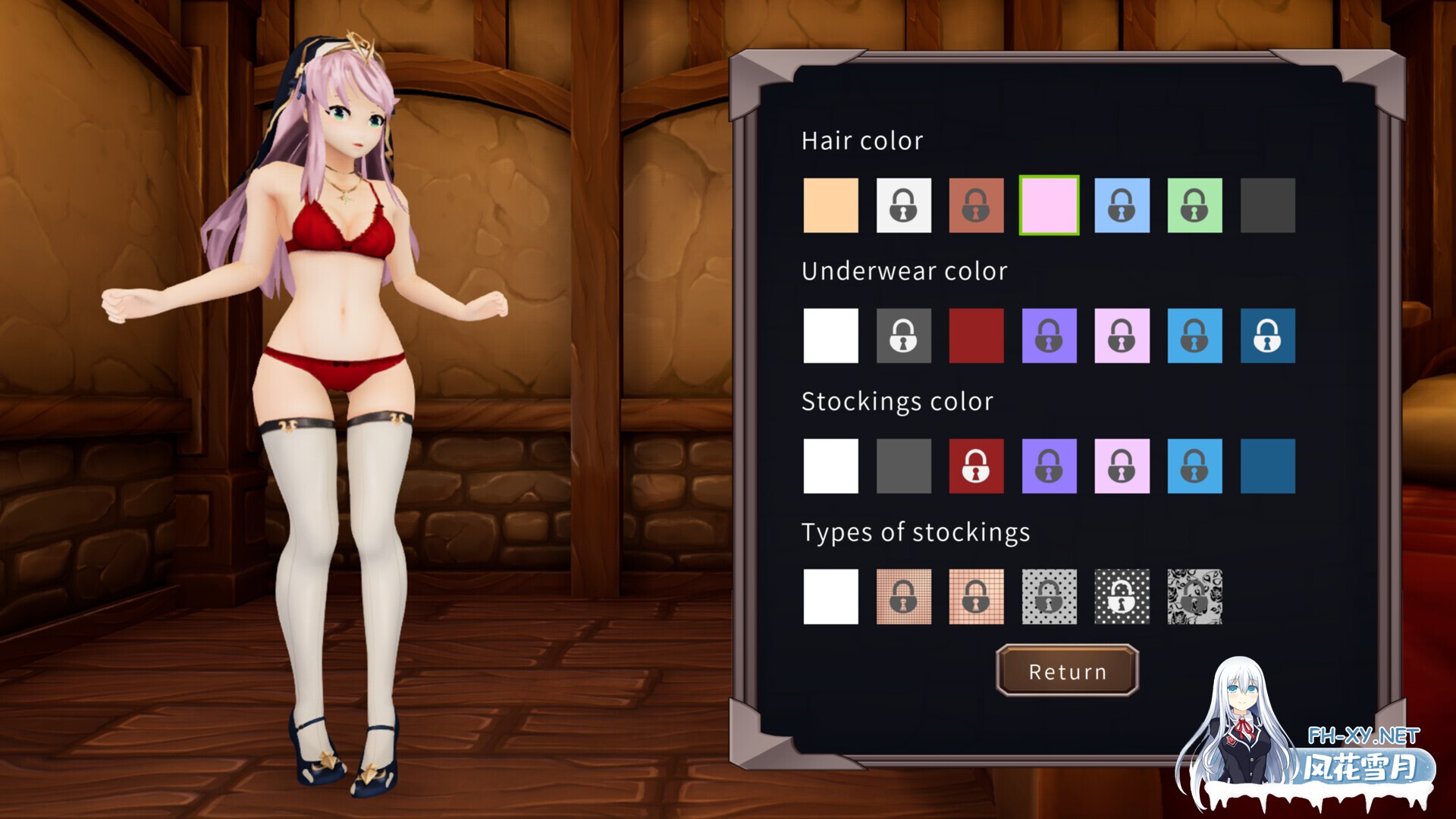
Task: Unlock the dark gray underwear color
Action: tap(903, 336)
